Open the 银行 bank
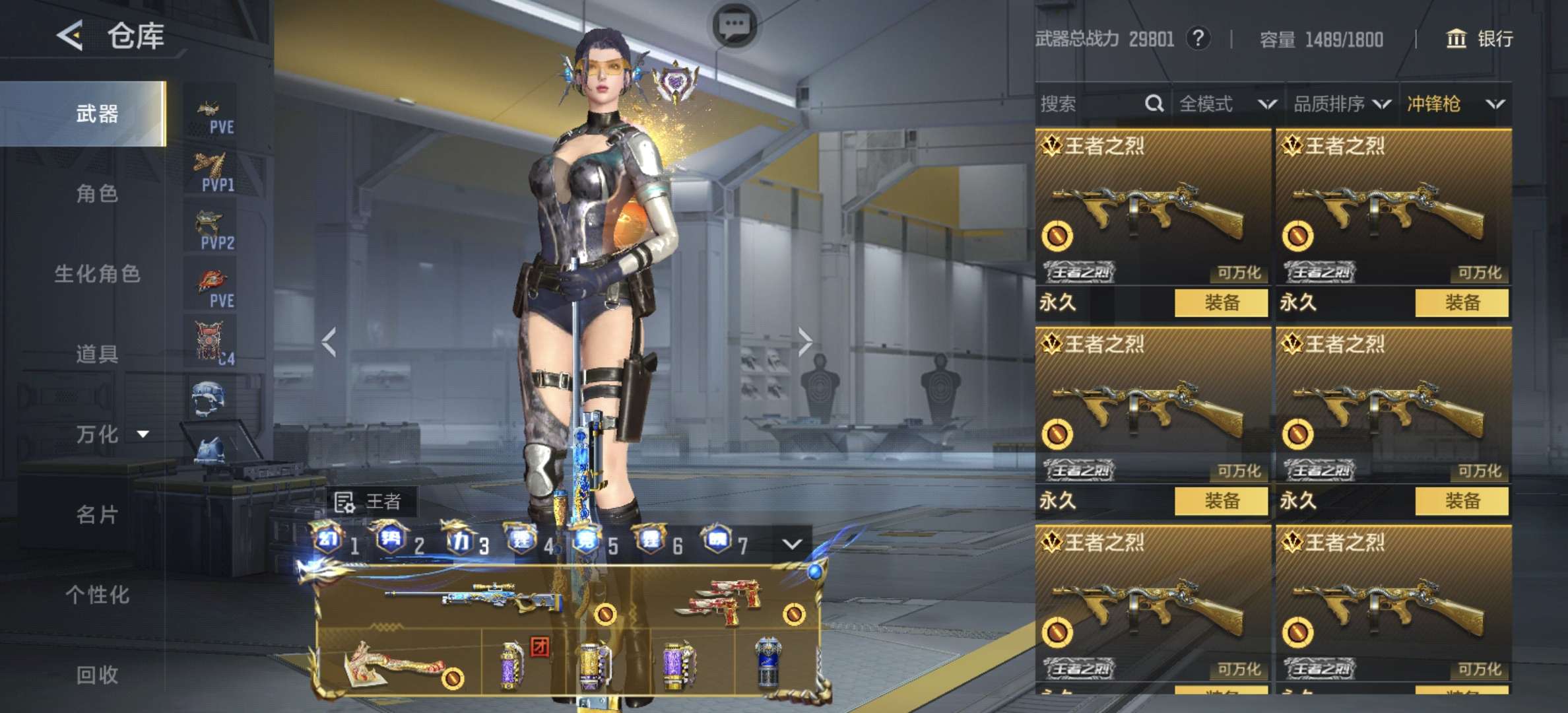Screen dimensions: 1568x713 coord(1480,39)
